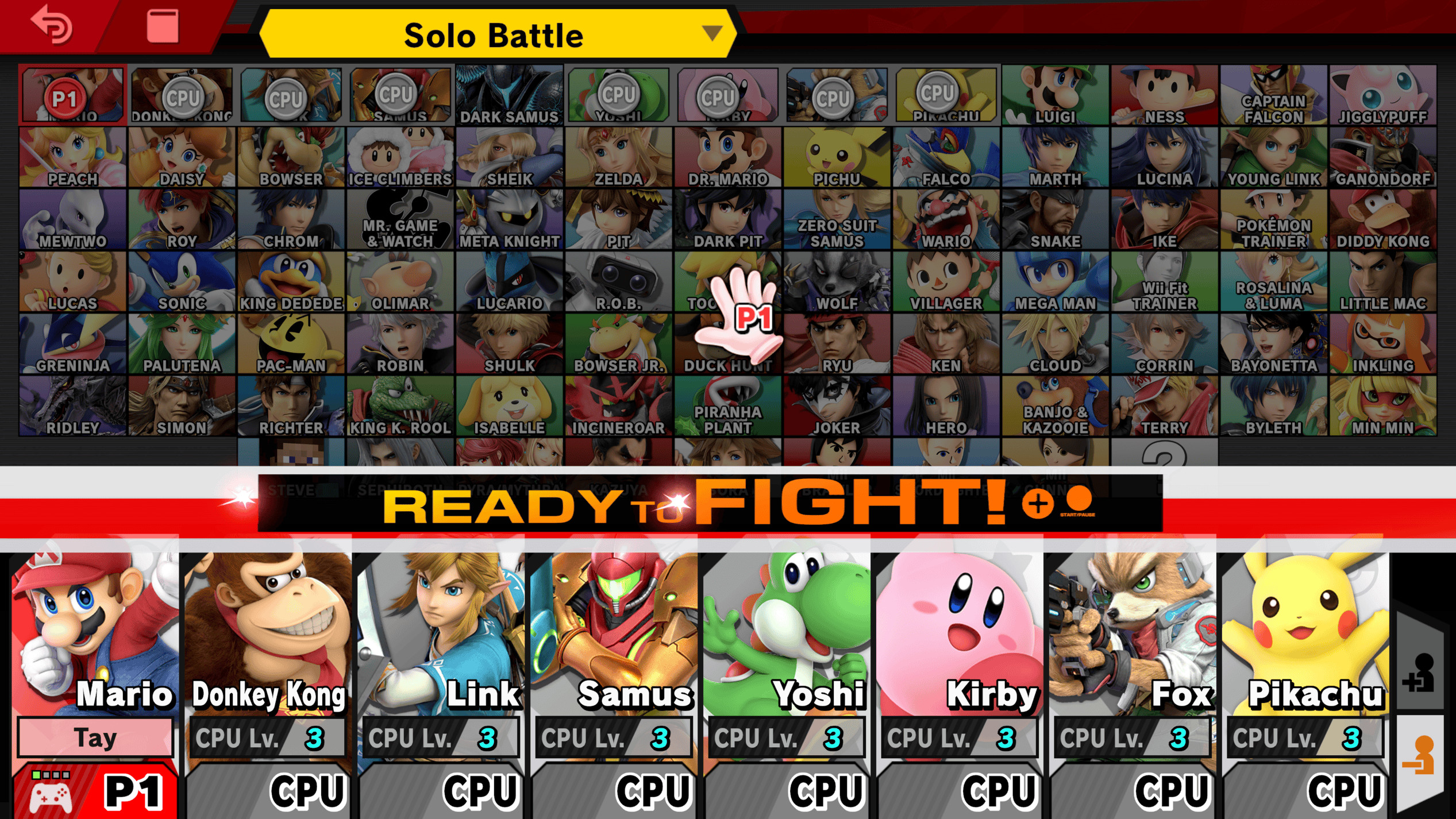Toggle Kirby's CPU badge on the grid
This screenshot has width=1456, height=819.
719,96
